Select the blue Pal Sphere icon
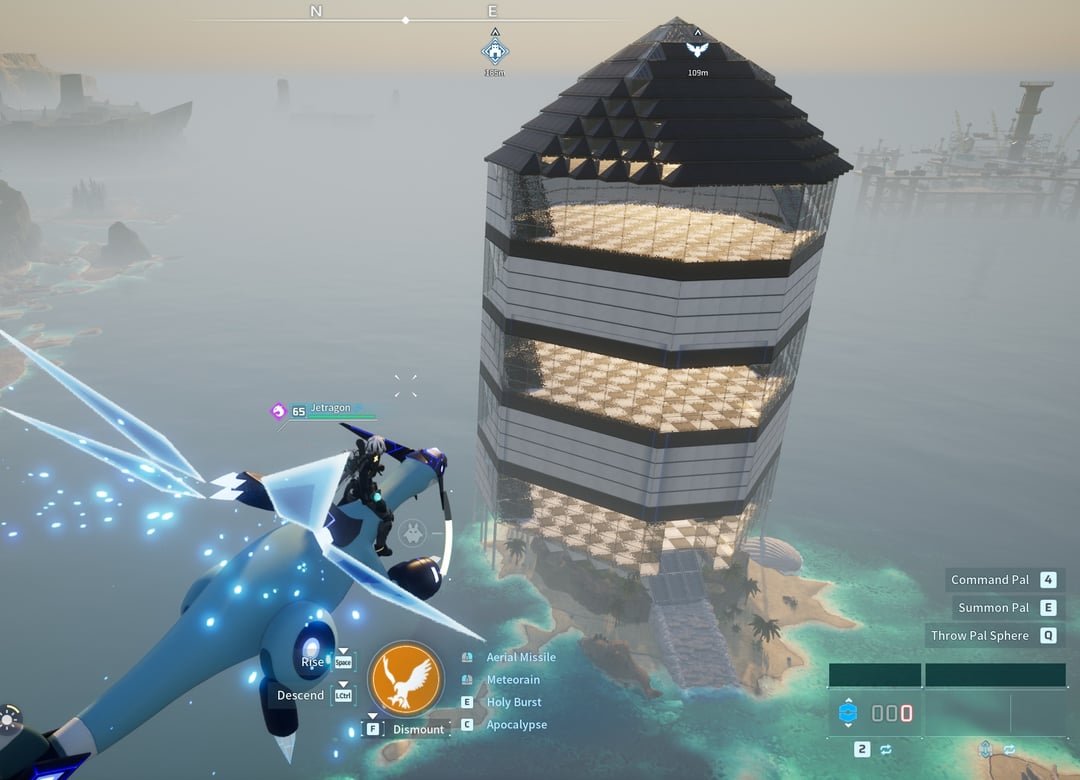 point(848,713)
